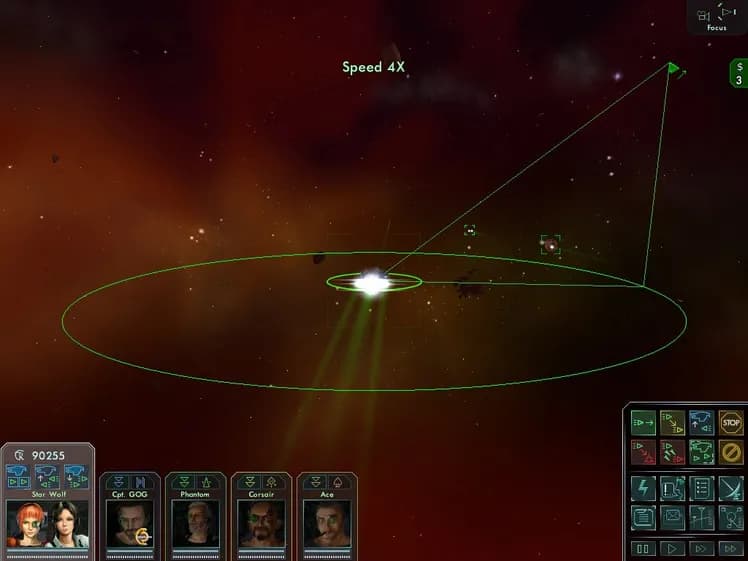This screenshot has width=748, height=561.
Task: Click the green S 3 badge
Action: point(738,74)
